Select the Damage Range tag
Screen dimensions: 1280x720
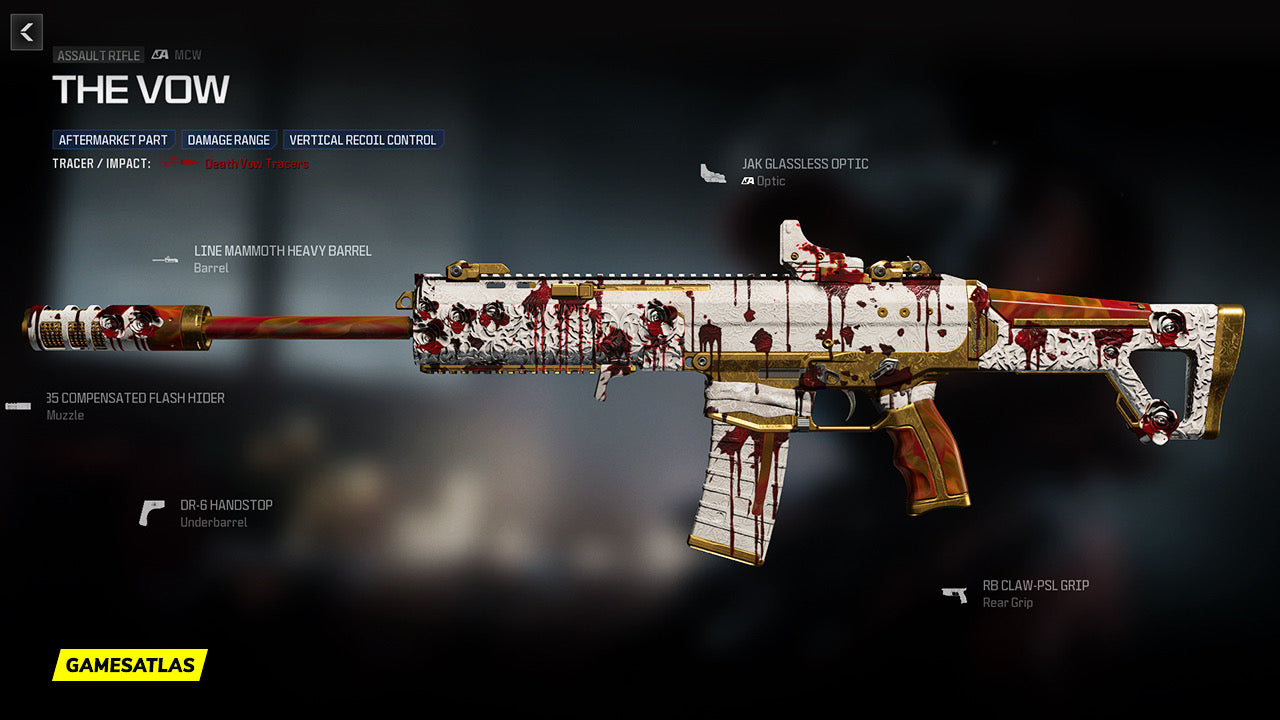click(x=230, y=140)
